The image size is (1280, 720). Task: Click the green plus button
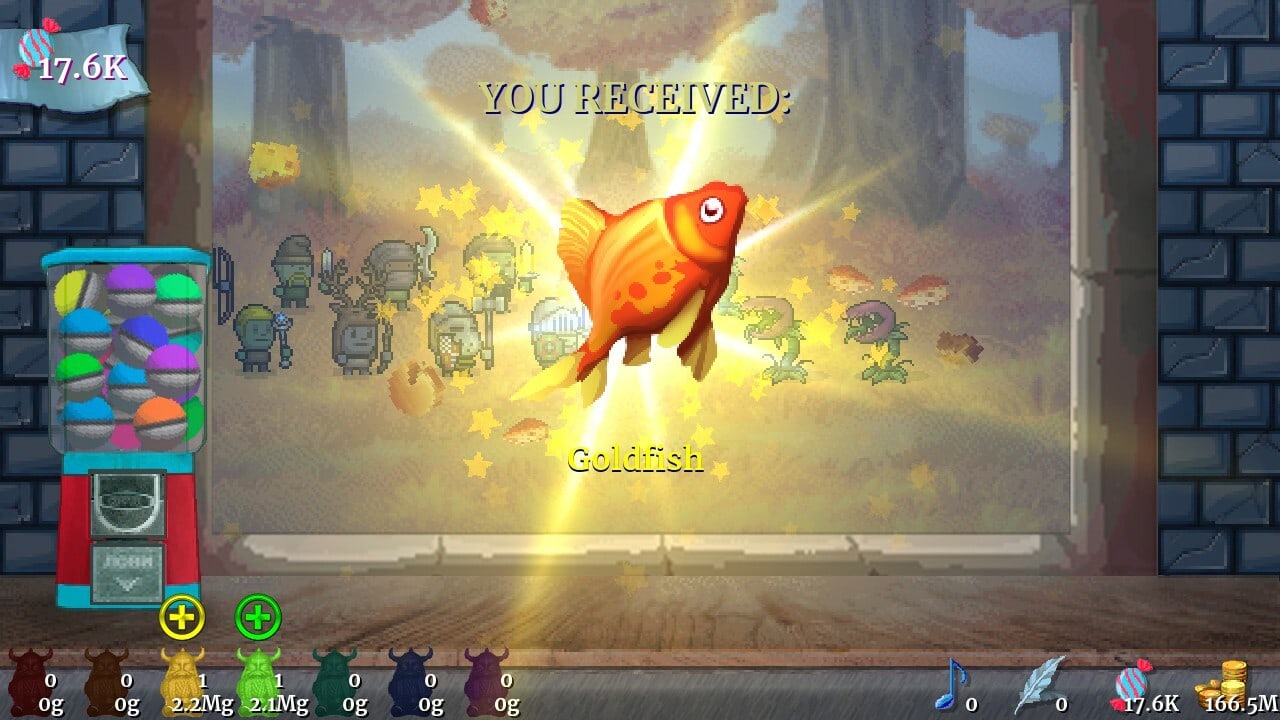(x=258, y=617)
